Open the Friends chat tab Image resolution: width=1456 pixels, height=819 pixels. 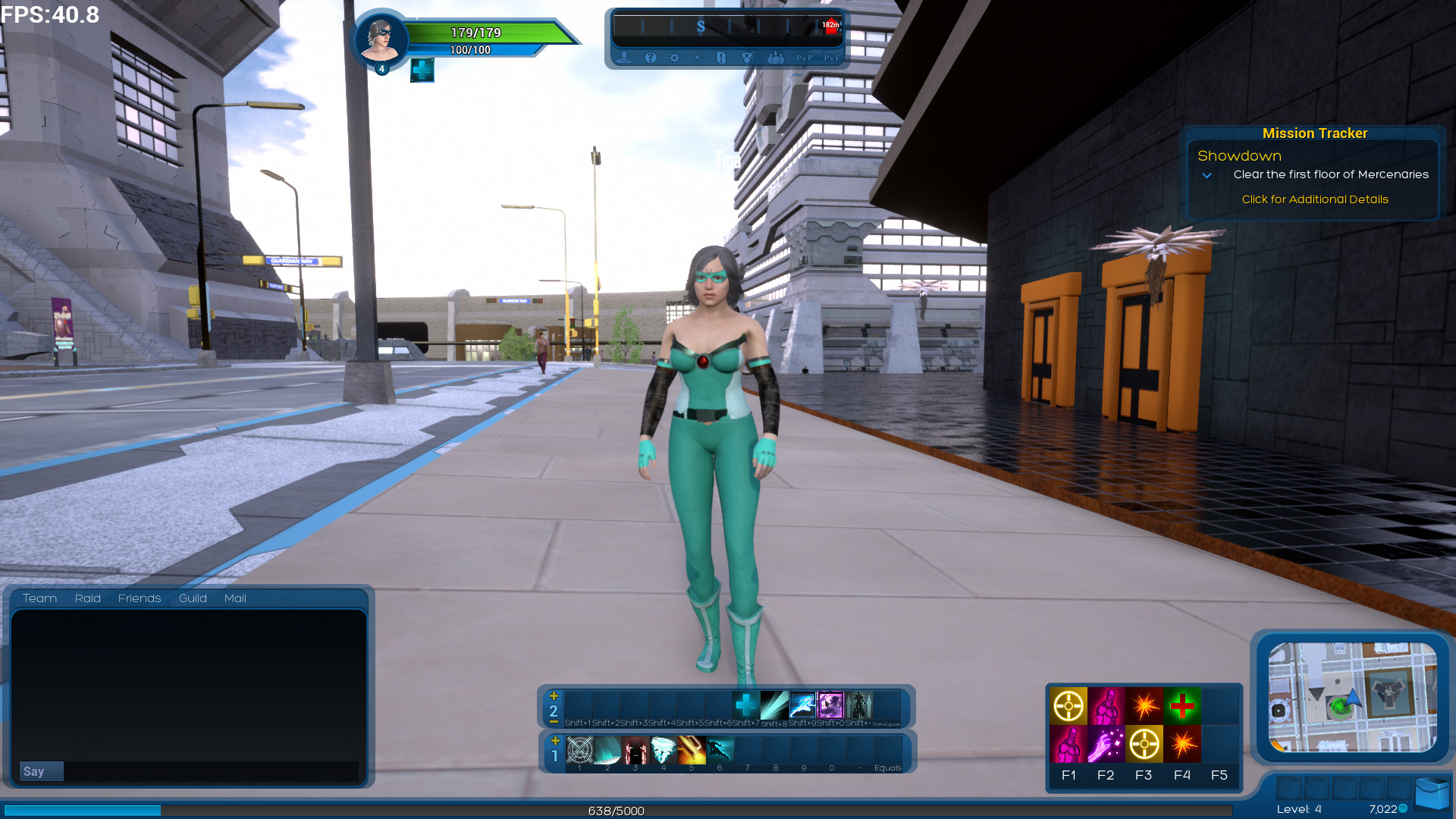point(140,598)
